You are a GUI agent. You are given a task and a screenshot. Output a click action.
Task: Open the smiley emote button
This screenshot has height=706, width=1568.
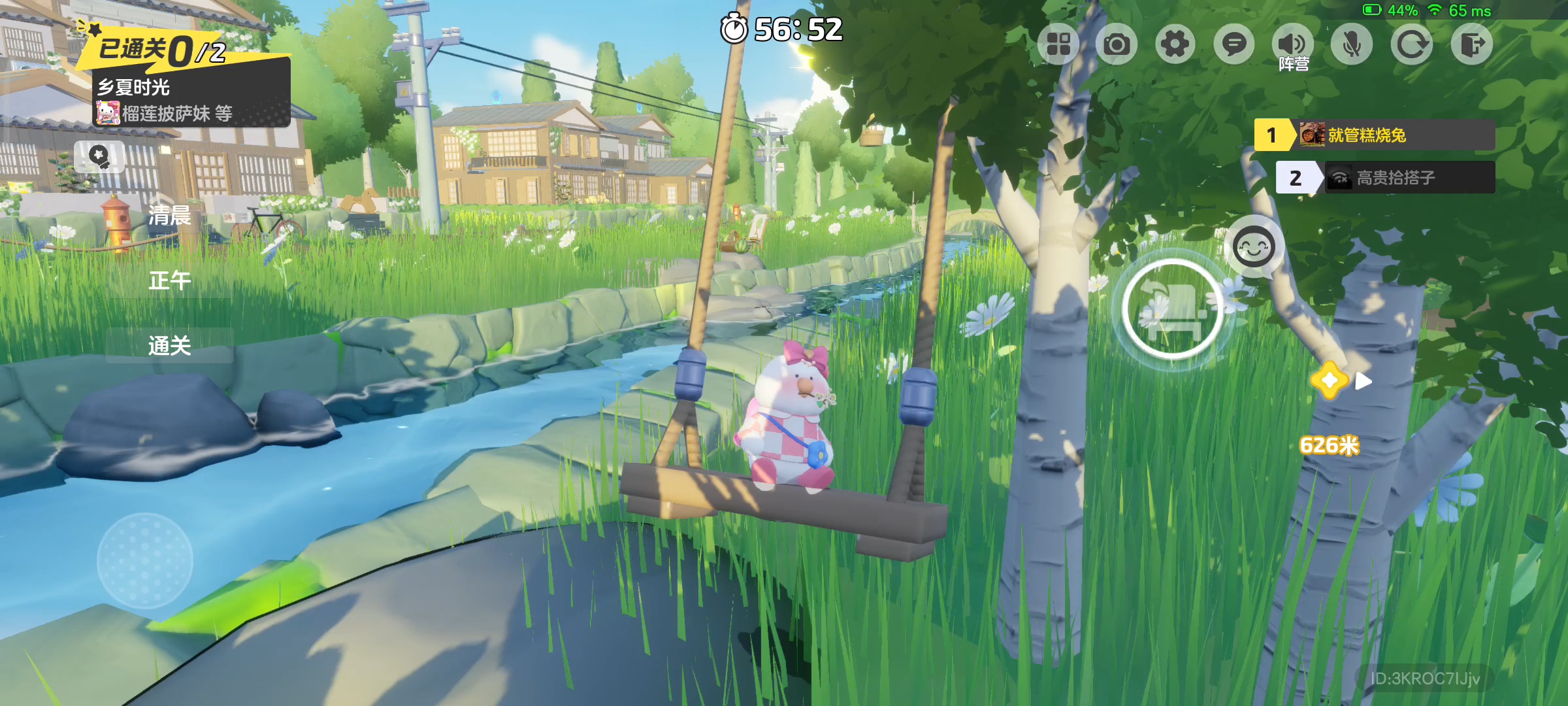tap(1253, 247)
